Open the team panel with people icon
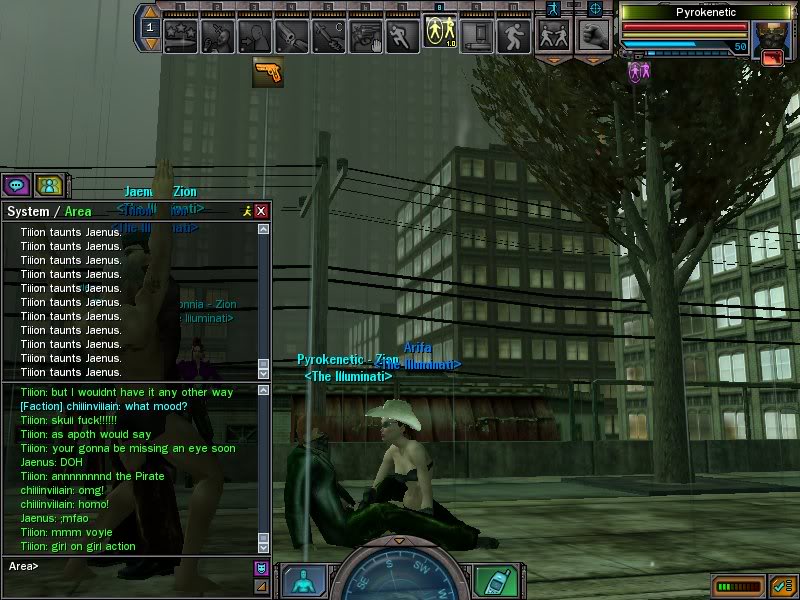The image size is (800, 600). click(47, 185)
